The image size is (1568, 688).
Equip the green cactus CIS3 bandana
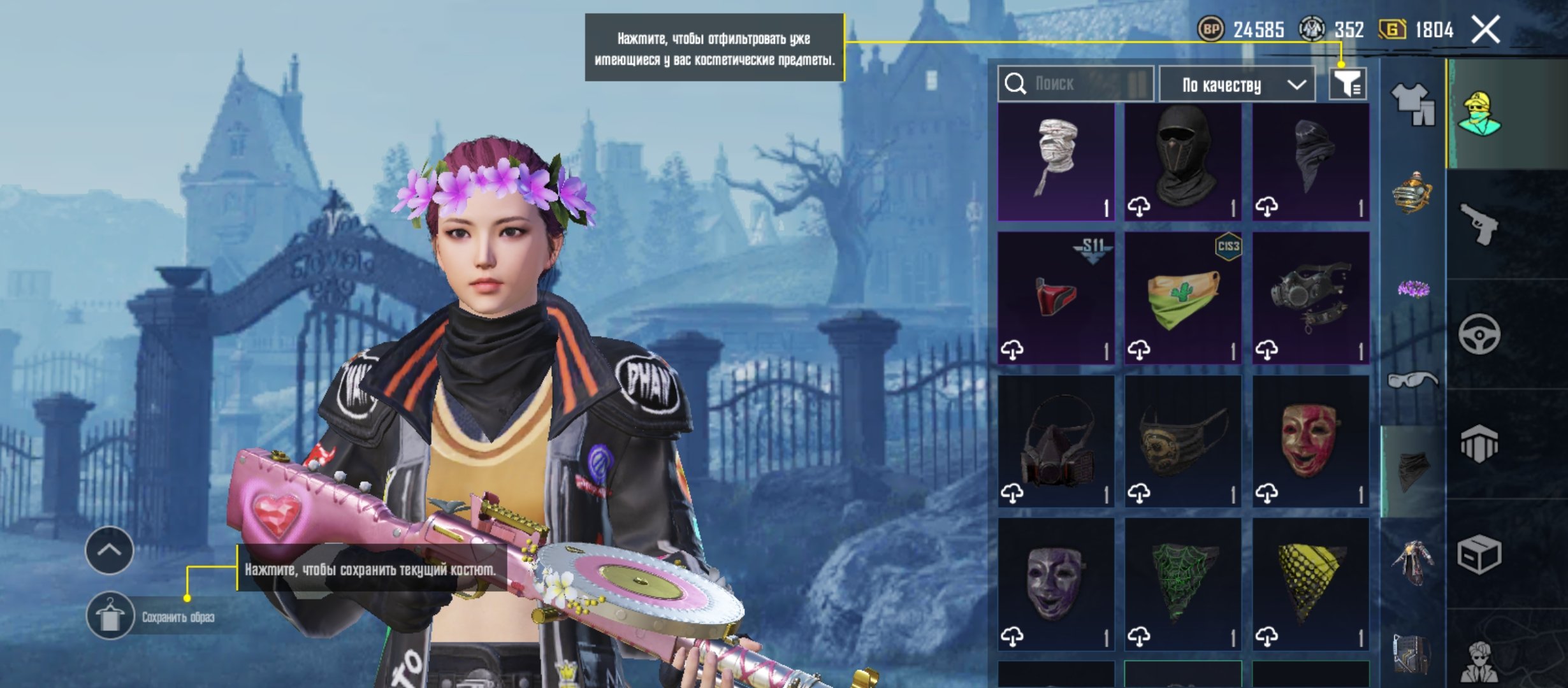click(x=1183, y=297)
